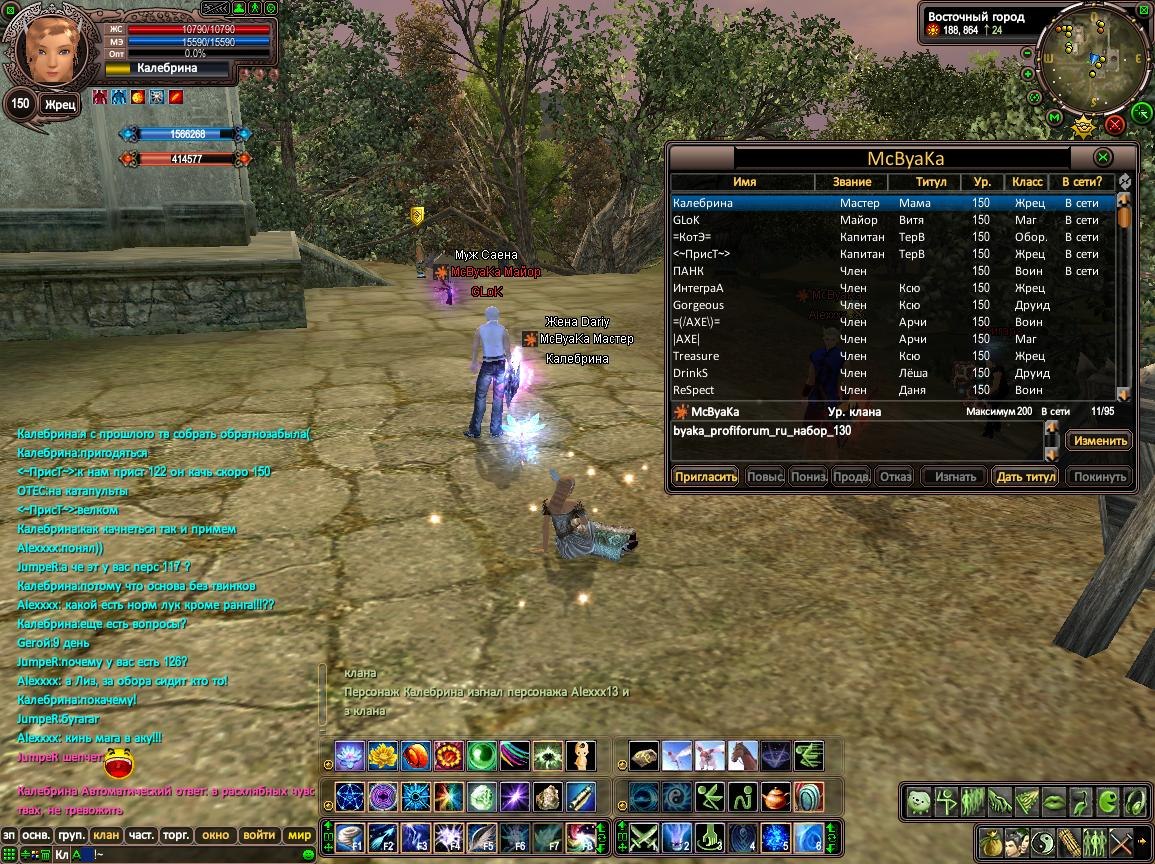The height and width of the screenshot is (864, 1155).
Task: Click the Пригласить invite button
Action: click(x=705, y=477)
